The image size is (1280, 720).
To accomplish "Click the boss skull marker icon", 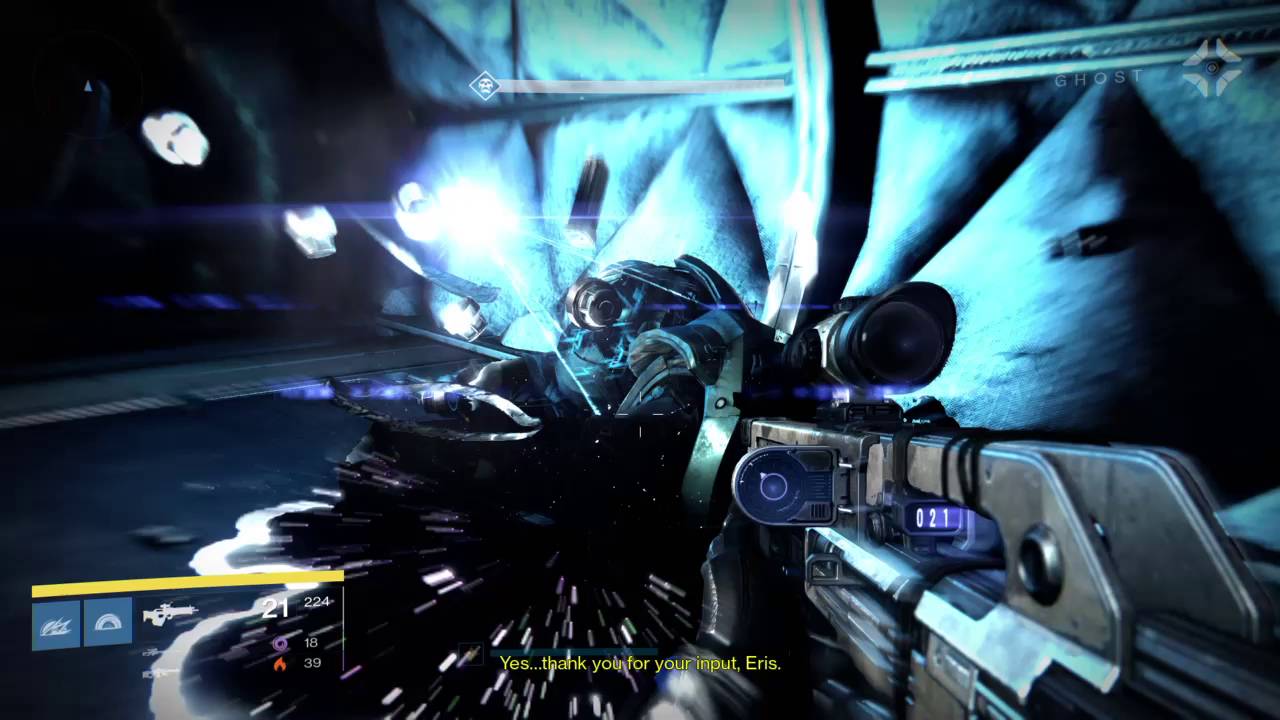I will [x=485, y=87].
